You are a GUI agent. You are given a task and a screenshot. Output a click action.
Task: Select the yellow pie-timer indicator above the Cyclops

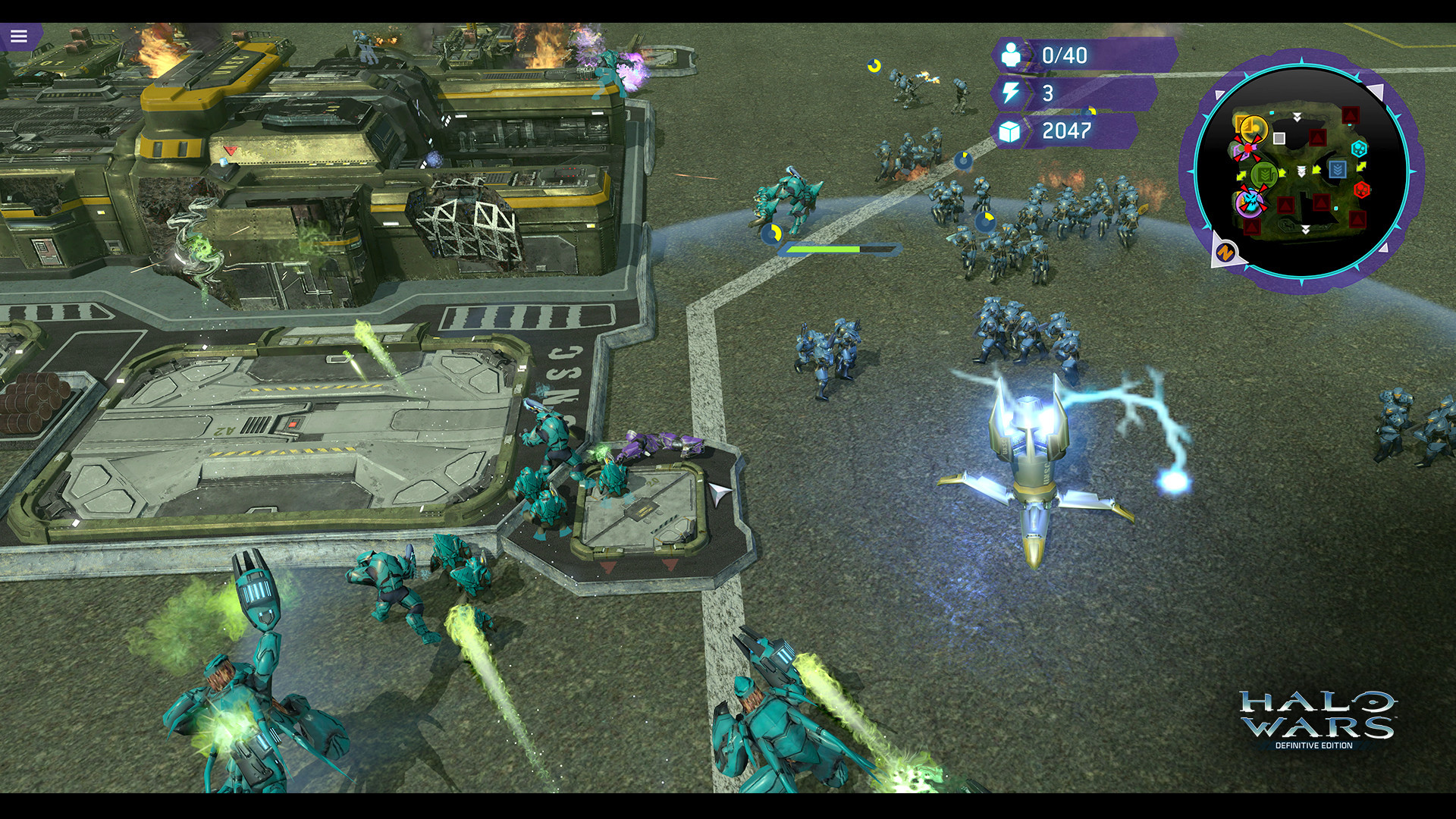point(771,233)
